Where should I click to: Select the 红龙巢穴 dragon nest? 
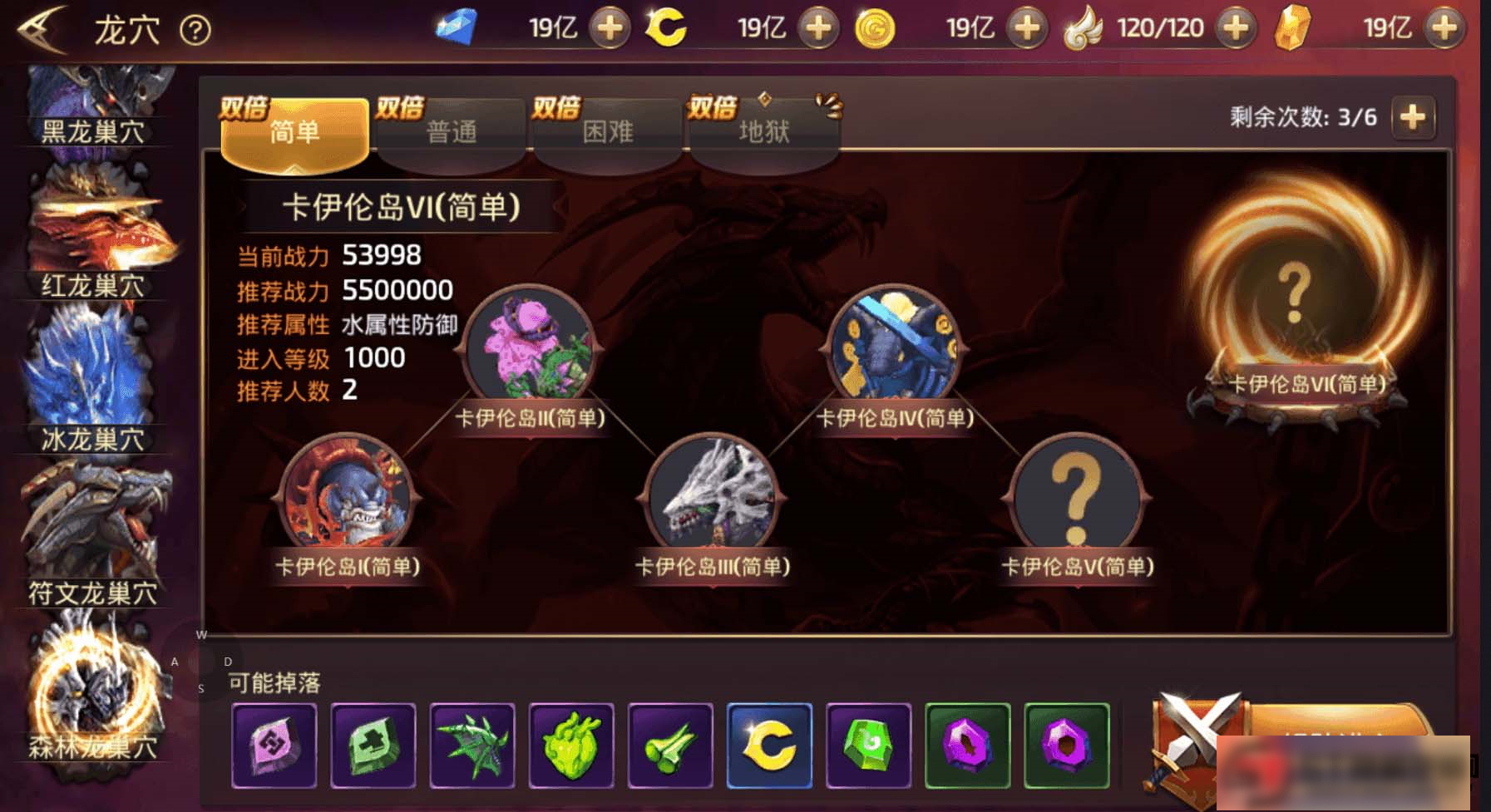pos(91,233)
